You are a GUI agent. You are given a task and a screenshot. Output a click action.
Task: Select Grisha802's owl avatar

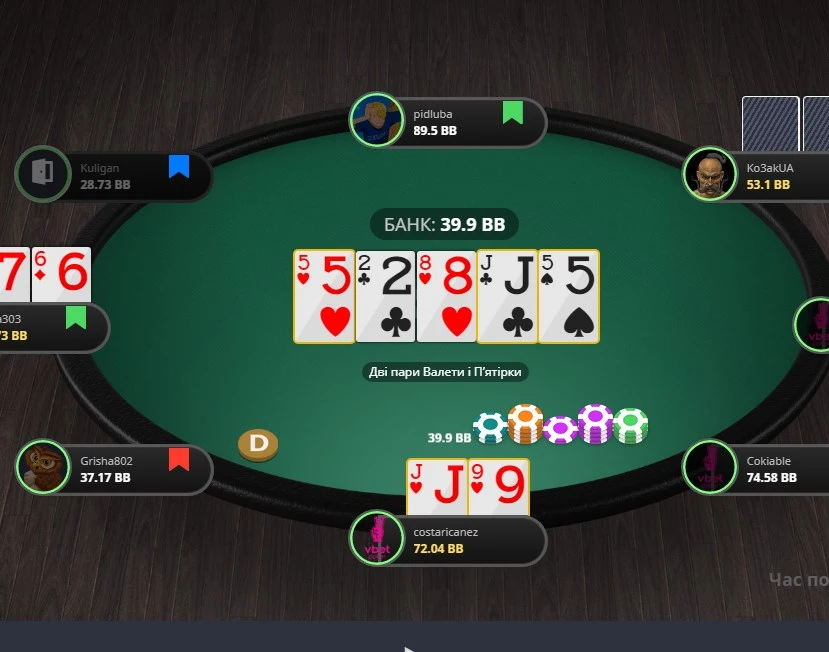coord(42,468)
